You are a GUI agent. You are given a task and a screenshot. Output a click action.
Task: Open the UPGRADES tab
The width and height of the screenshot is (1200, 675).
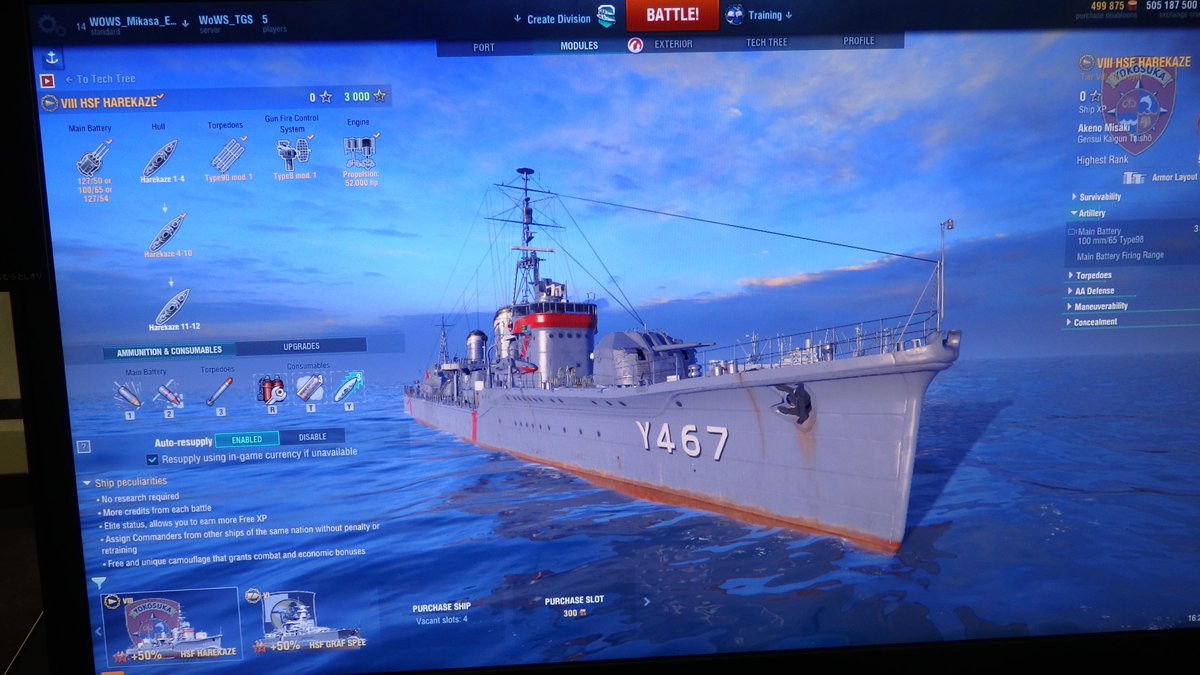point(301,346)
